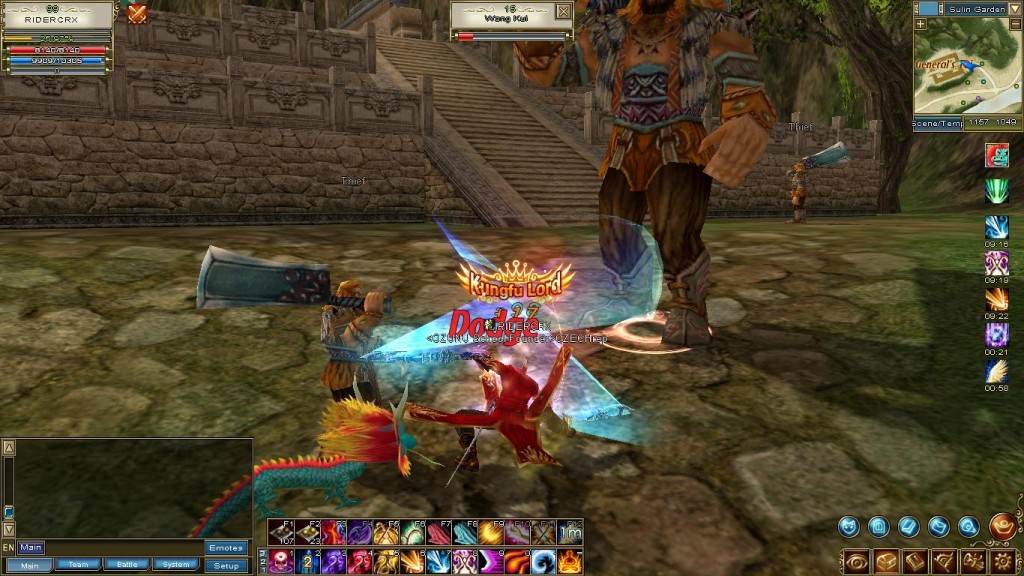Use the F1 hotbar item with count 107

pos(281,532)
